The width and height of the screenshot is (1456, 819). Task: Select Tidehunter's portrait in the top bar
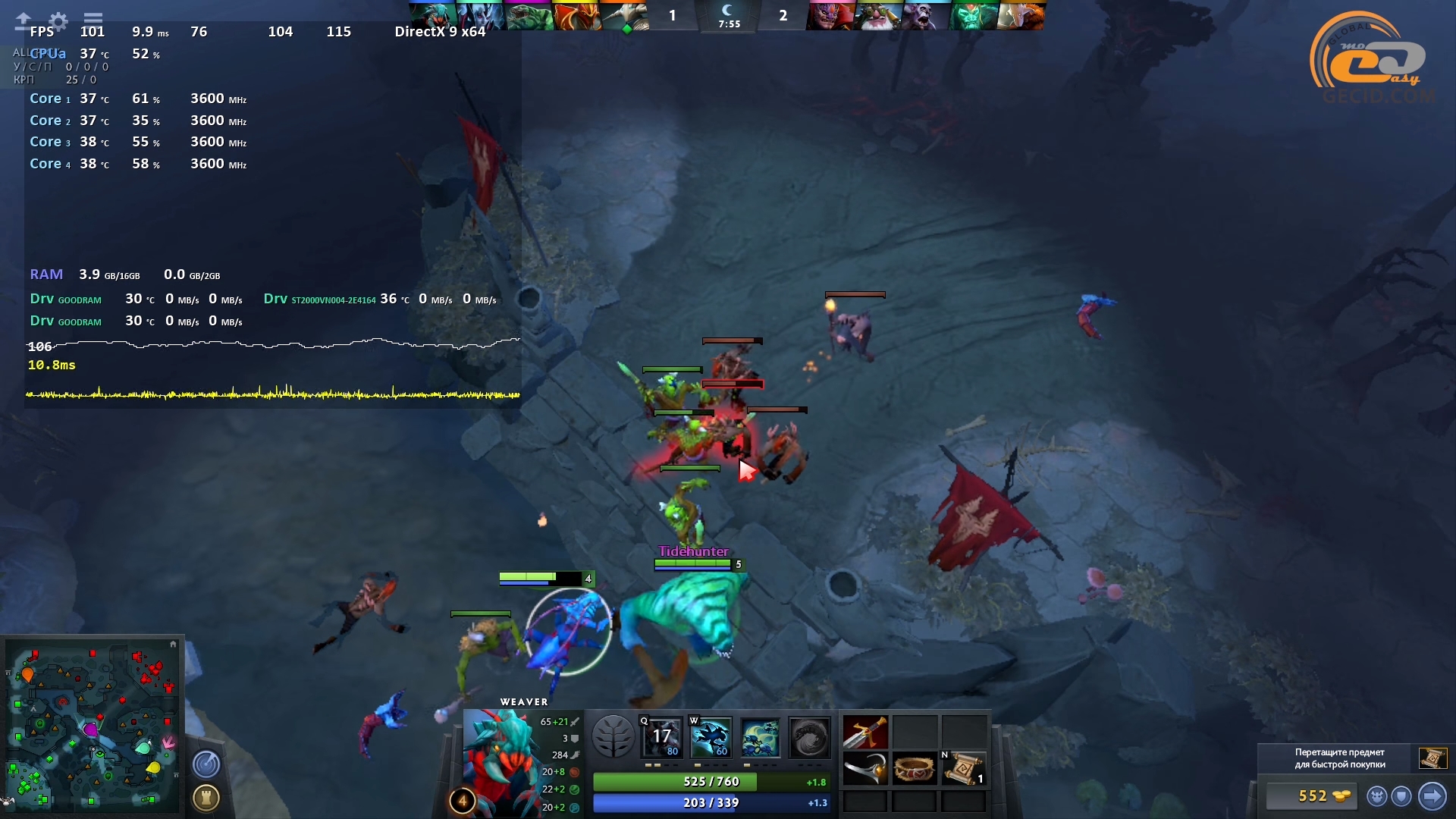(x=529, y=16)
